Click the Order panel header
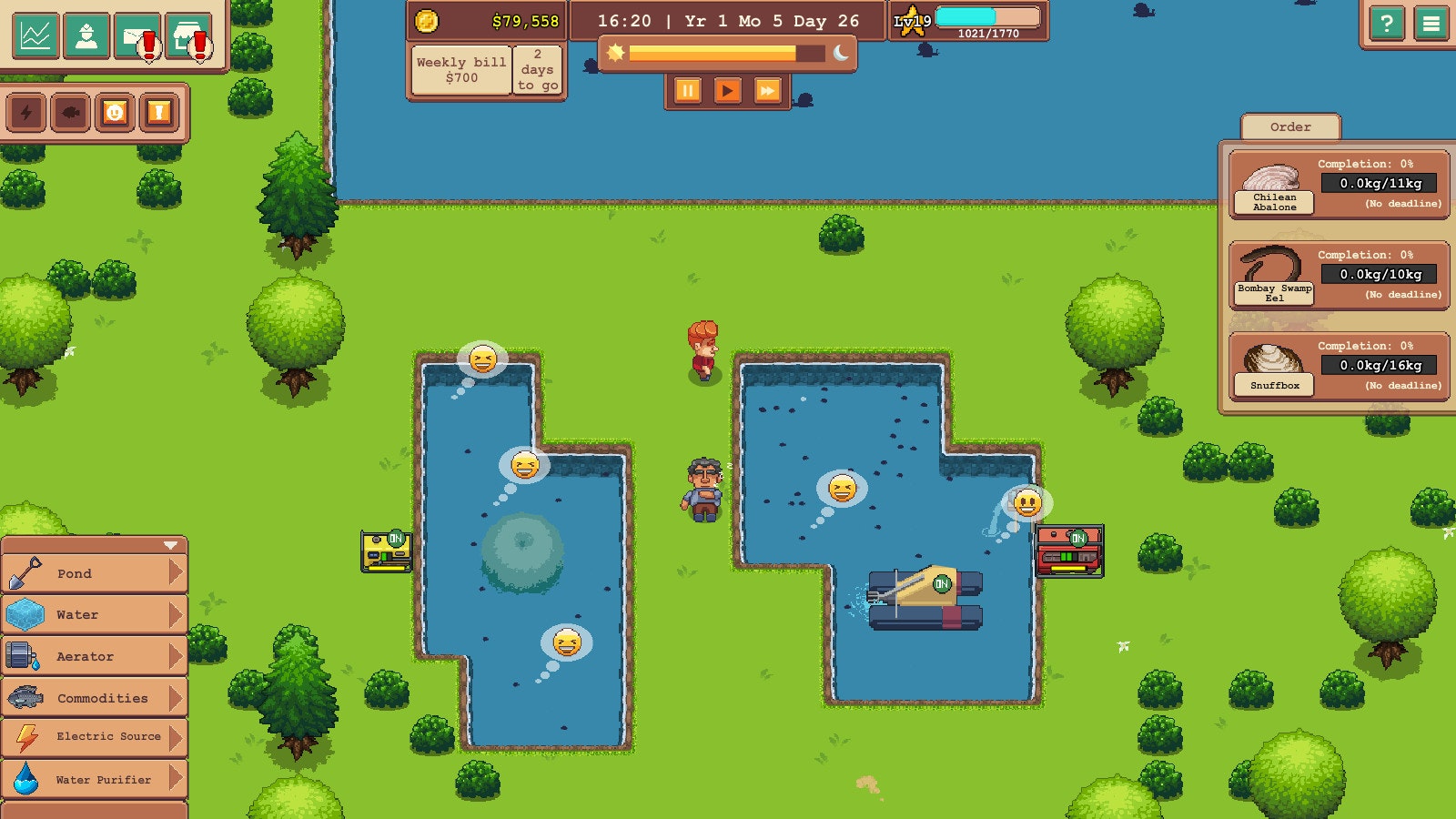This screenshot has width=1456, height=819. (1289, 127)
